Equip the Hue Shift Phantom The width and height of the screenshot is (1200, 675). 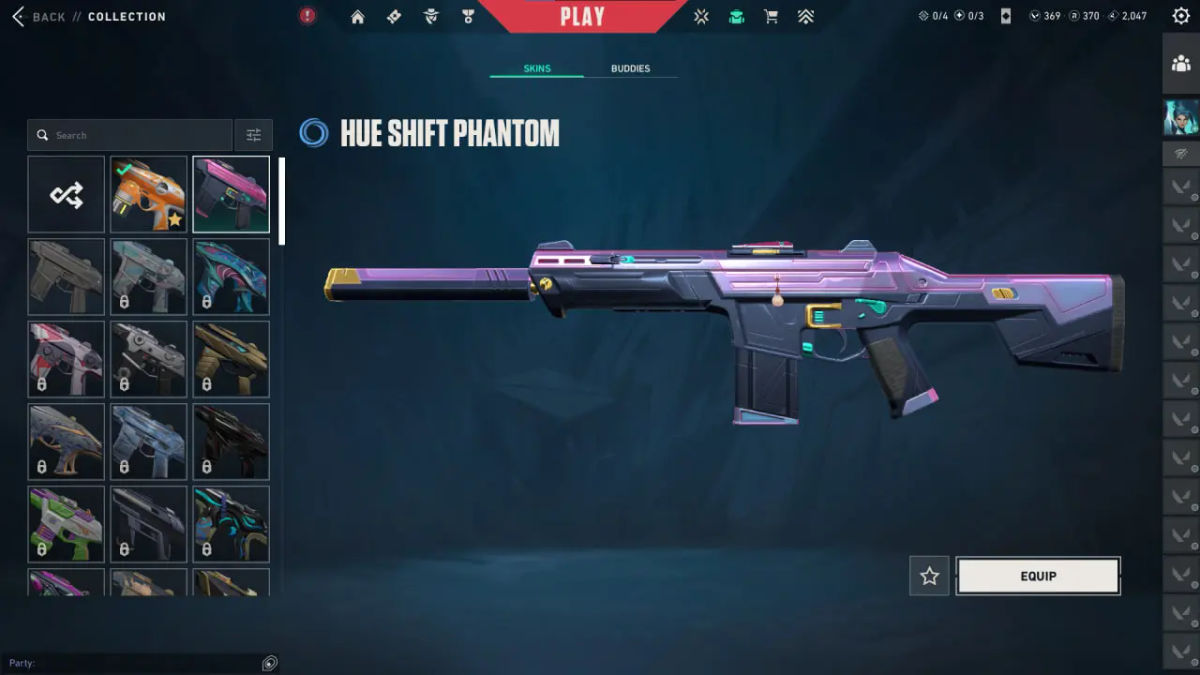pyautogui.click(x=1038, y=576)
